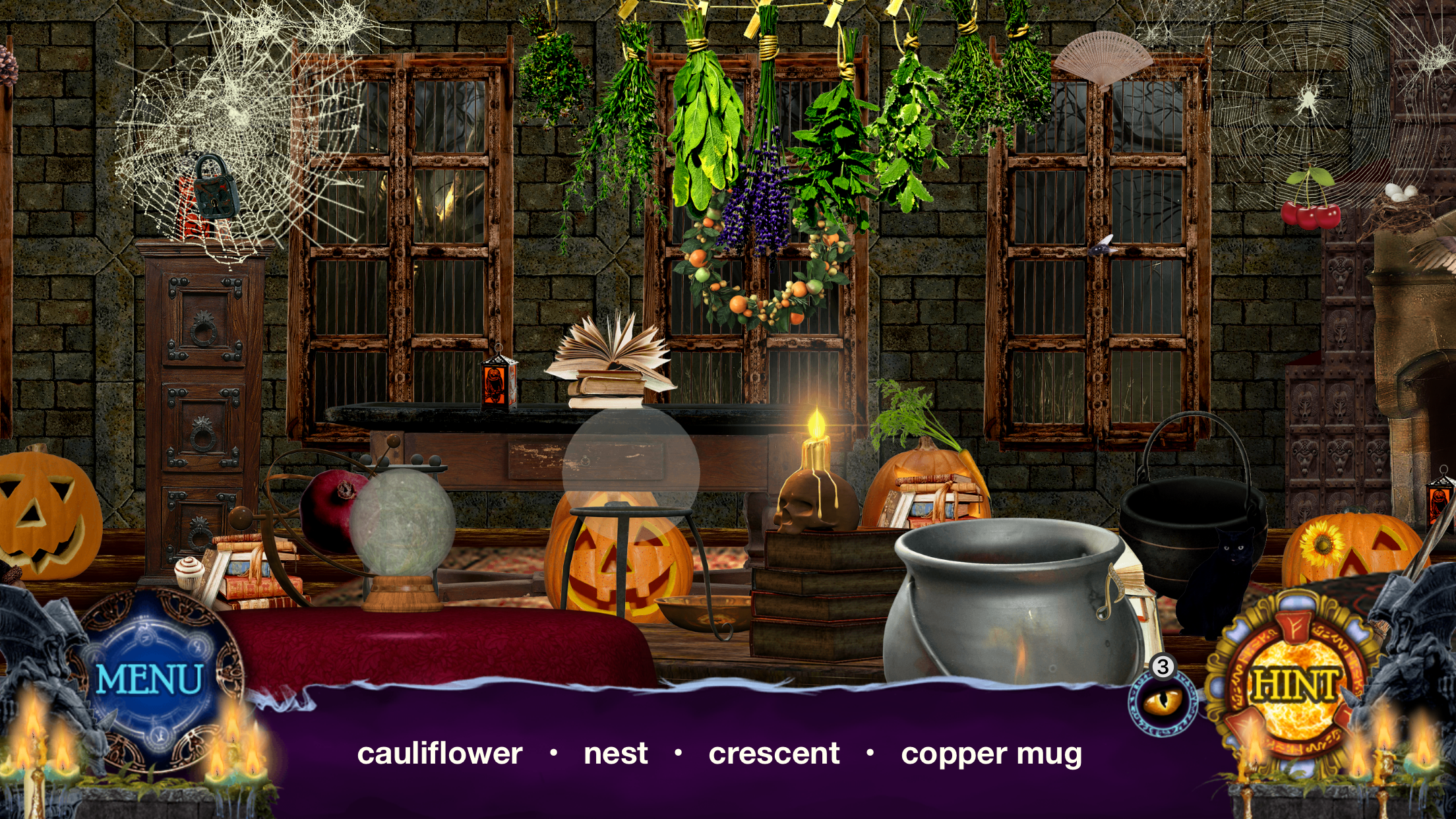Select 'crescent' in the bottom word bar
The width and height of the screenshot is (1456, 819).
775,754
